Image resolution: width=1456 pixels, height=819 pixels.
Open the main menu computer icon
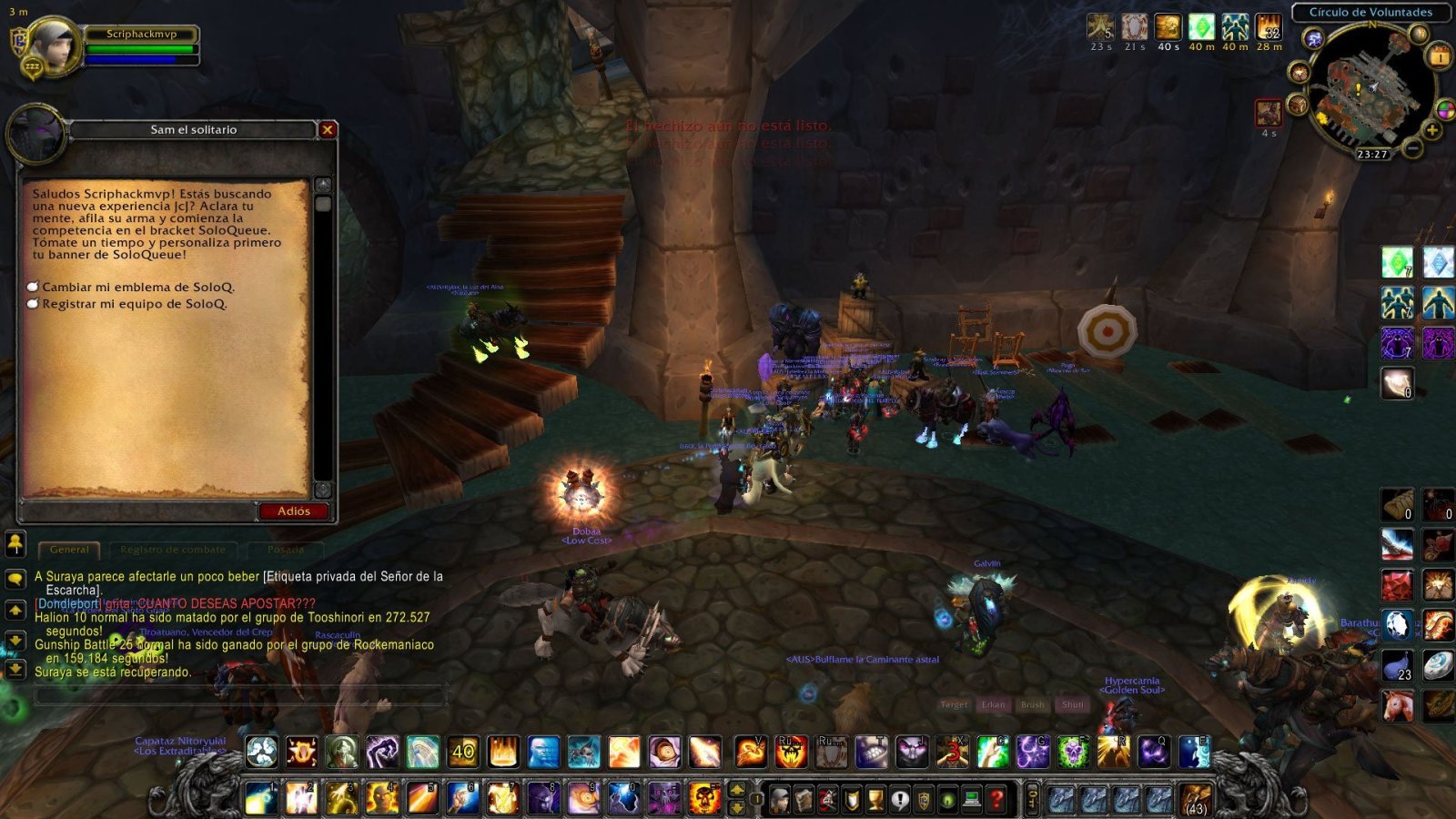point(971,797)
